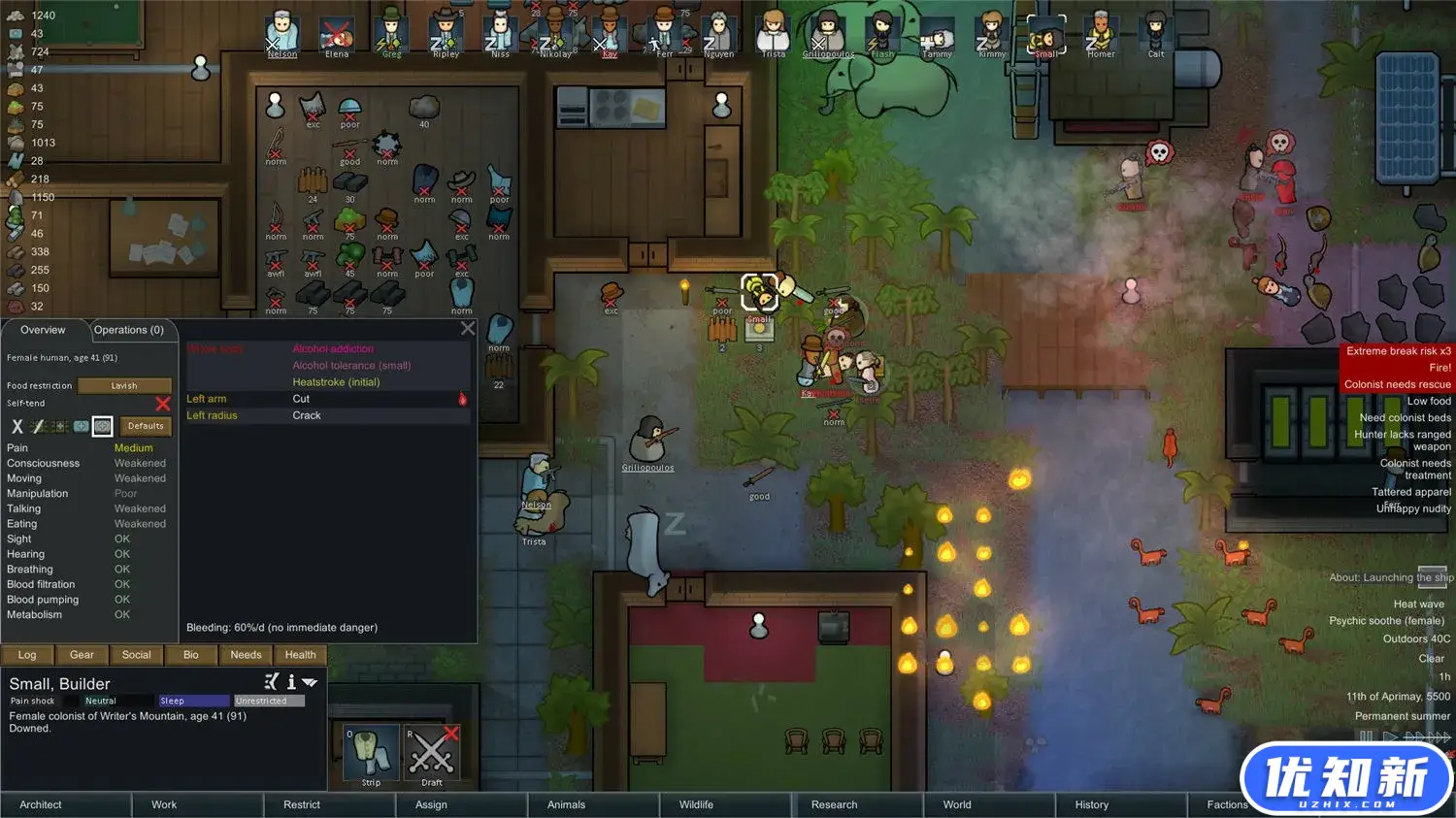Strip the downed colonist

point(371,755)
